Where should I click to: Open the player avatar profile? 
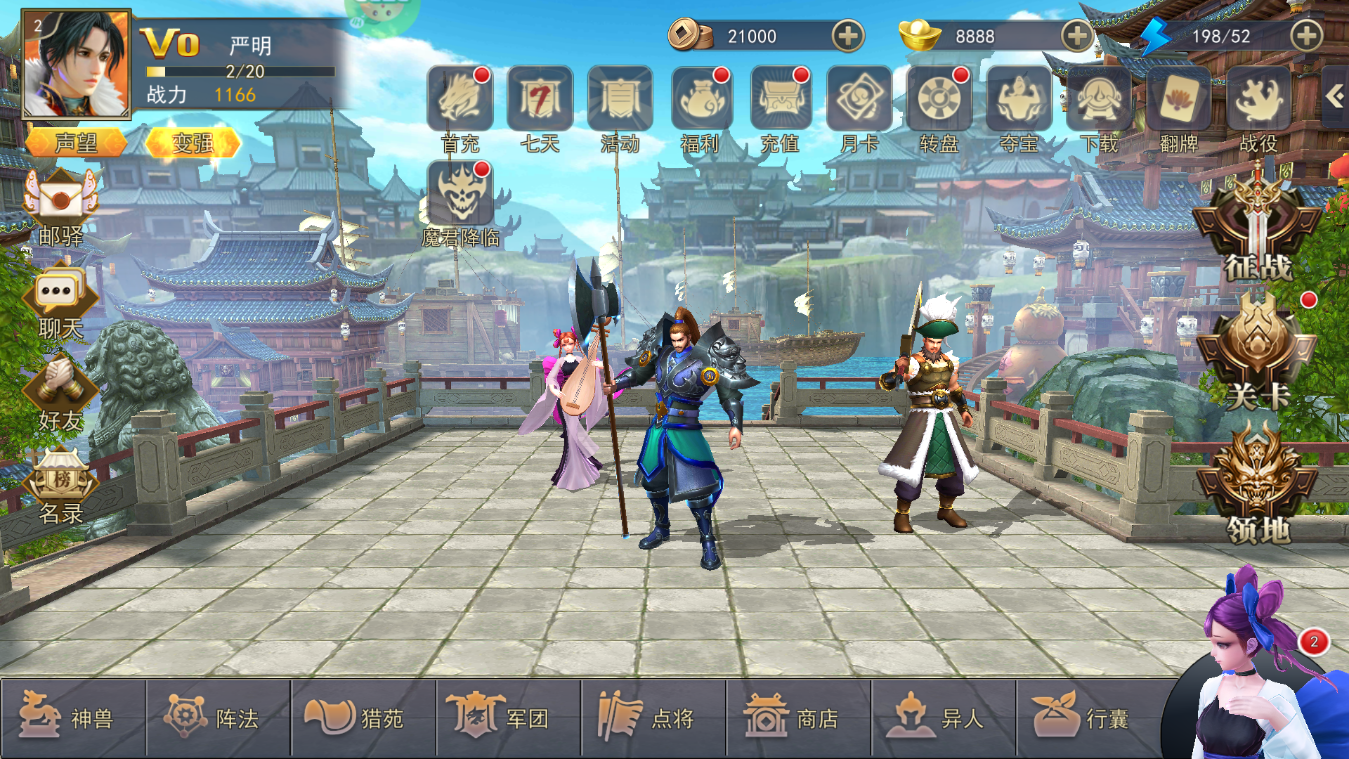click(76, 64)
